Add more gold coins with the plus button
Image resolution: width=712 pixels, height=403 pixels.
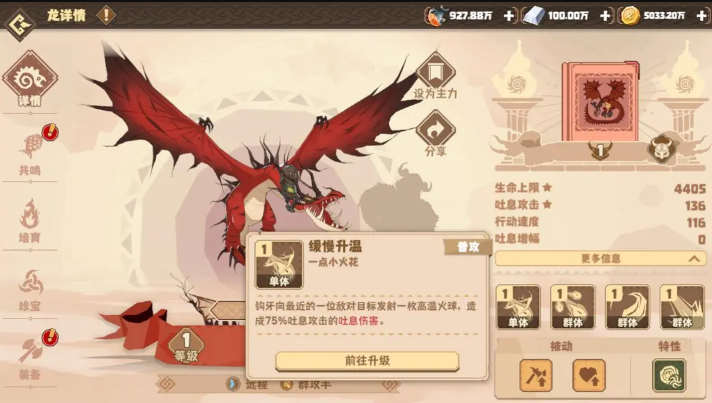[x=701, y=15]
